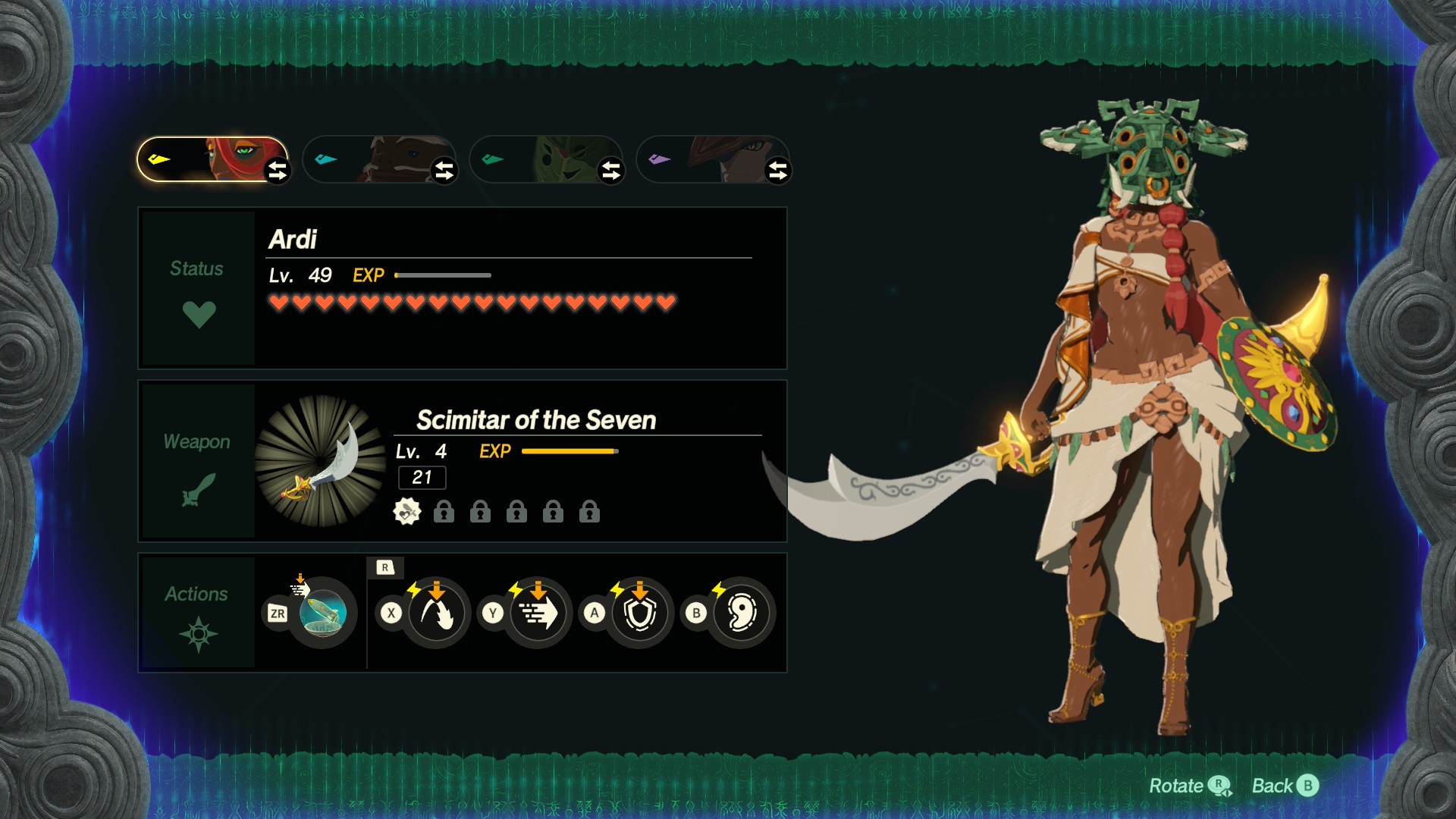Open the Status section with heart icon
1456x819 pixels.
click(x=198, y=289)
